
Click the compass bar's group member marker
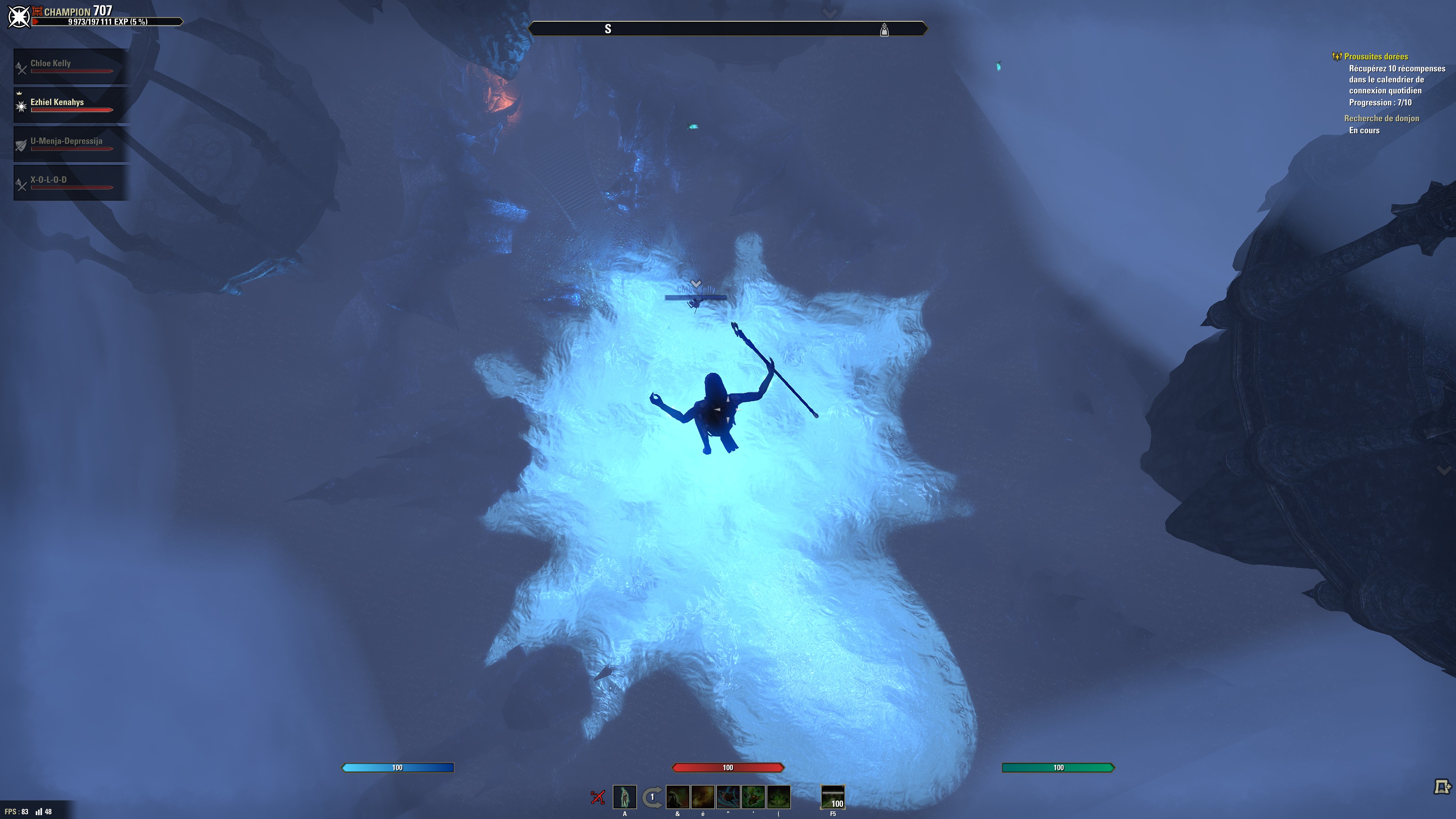[x=884, y=30]
